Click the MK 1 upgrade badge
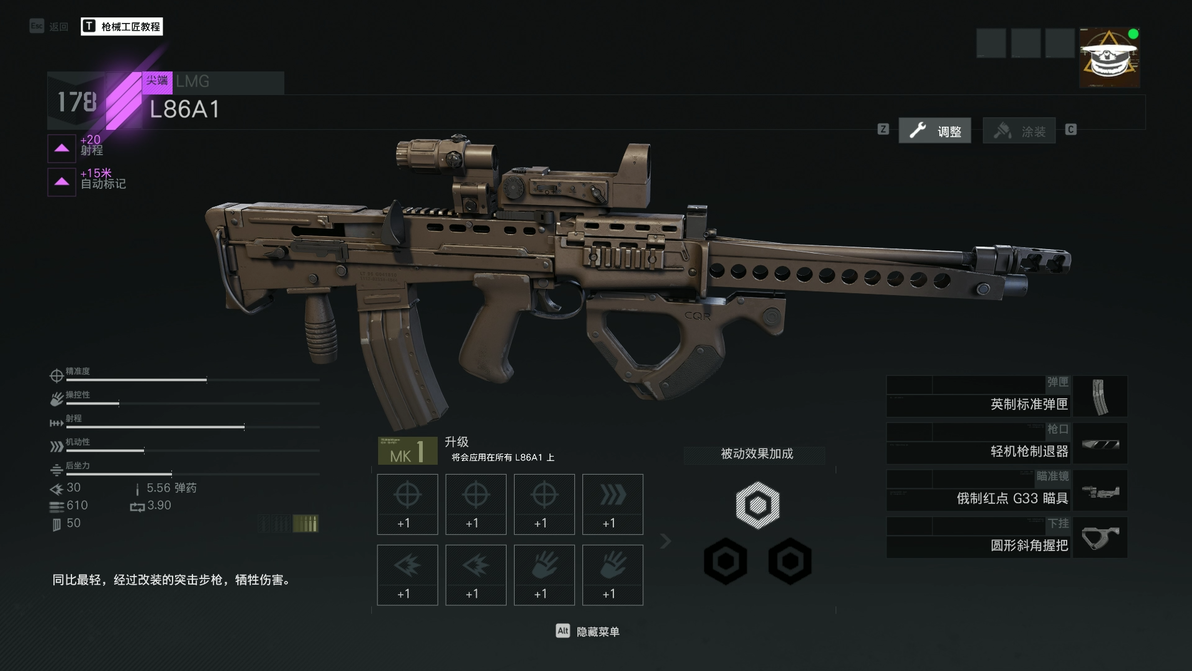The width and height of the screenshot is (1192, 671). [x=408, y=451]
